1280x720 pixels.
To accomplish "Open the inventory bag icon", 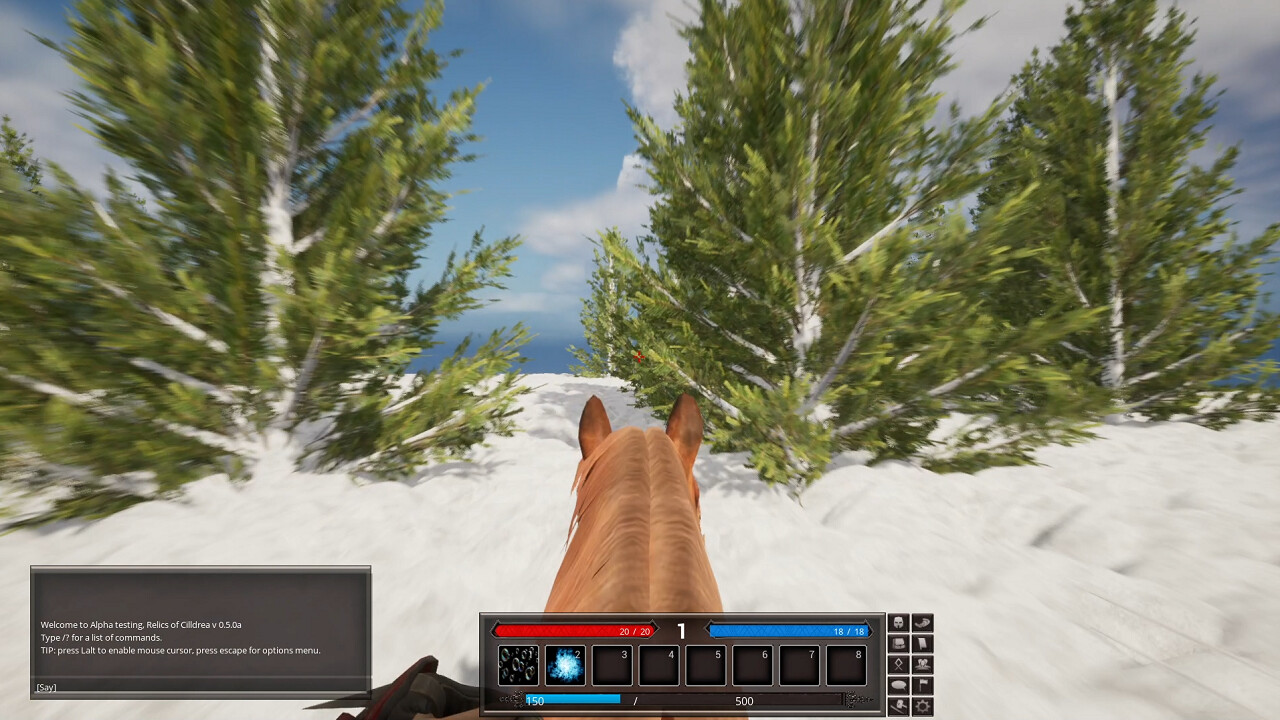I will coord(898,643).
